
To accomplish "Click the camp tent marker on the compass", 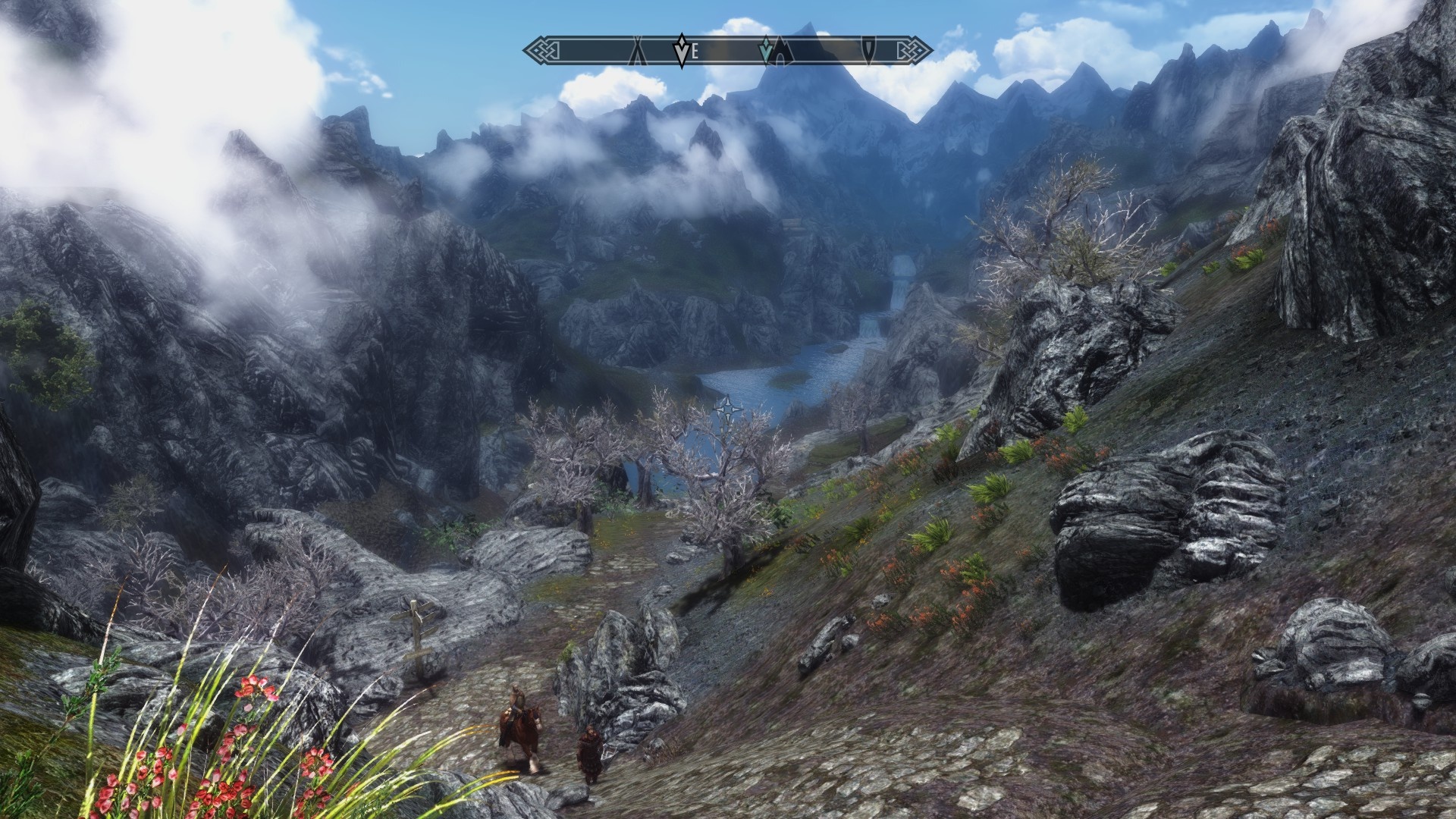I will click(x=638, y=51).
